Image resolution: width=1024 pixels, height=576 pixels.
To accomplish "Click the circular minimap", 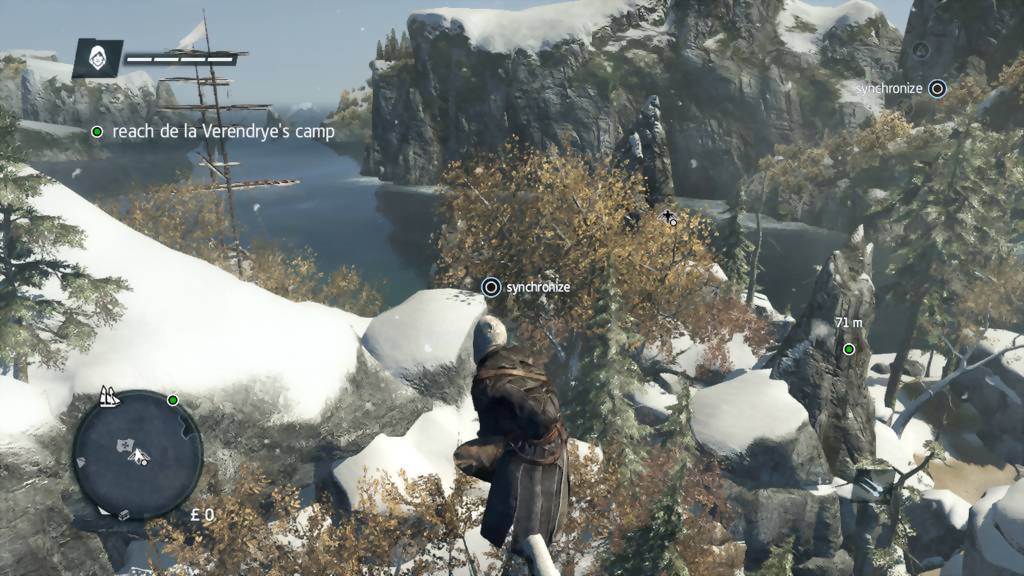I will tap(137, 455).
